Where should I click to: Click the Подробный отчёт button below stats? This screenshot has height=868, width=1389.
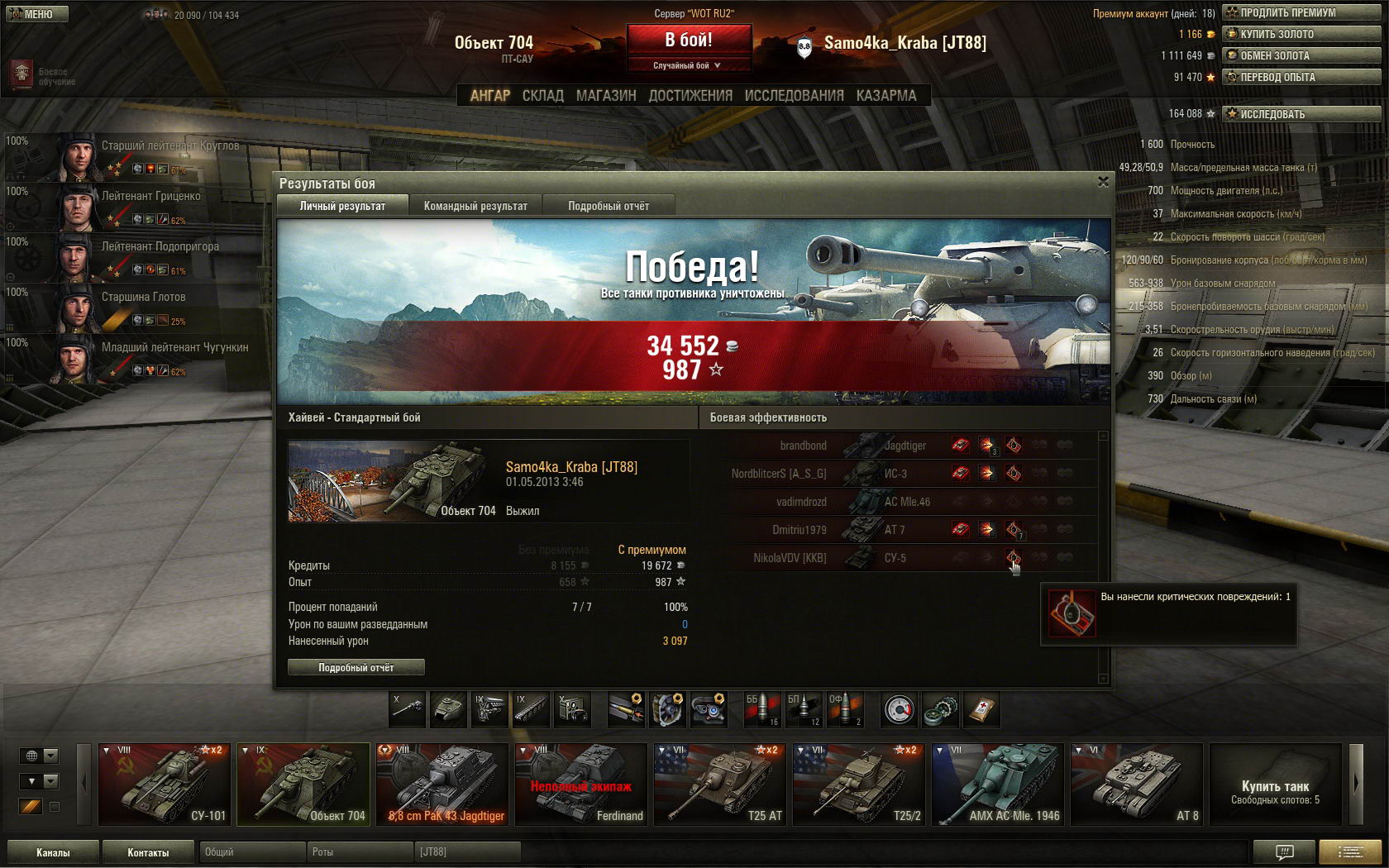(x=356, y=667)
